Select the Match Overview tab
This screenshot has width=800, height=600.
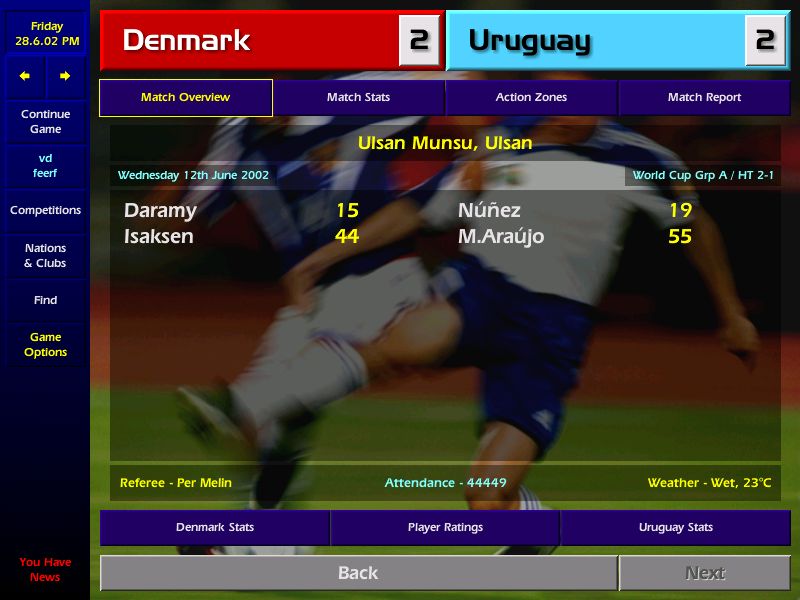[x=185, y=97]
